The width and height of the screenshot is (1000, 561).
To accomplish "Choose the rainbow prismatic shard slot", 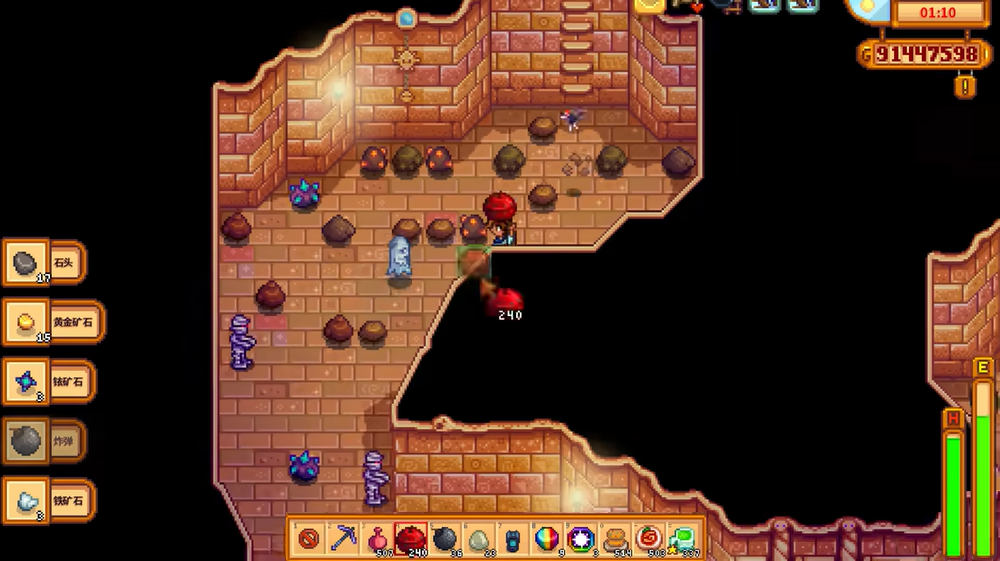I will 547,539.
